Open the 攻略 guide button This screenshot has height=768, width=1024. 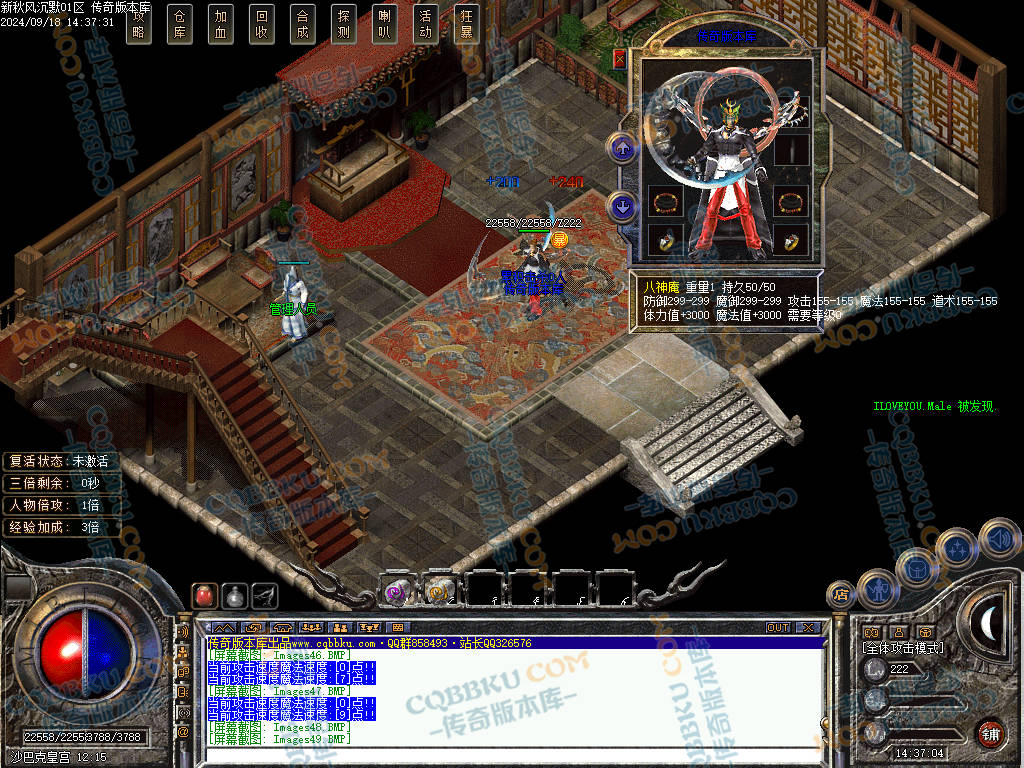coord(138,23)
